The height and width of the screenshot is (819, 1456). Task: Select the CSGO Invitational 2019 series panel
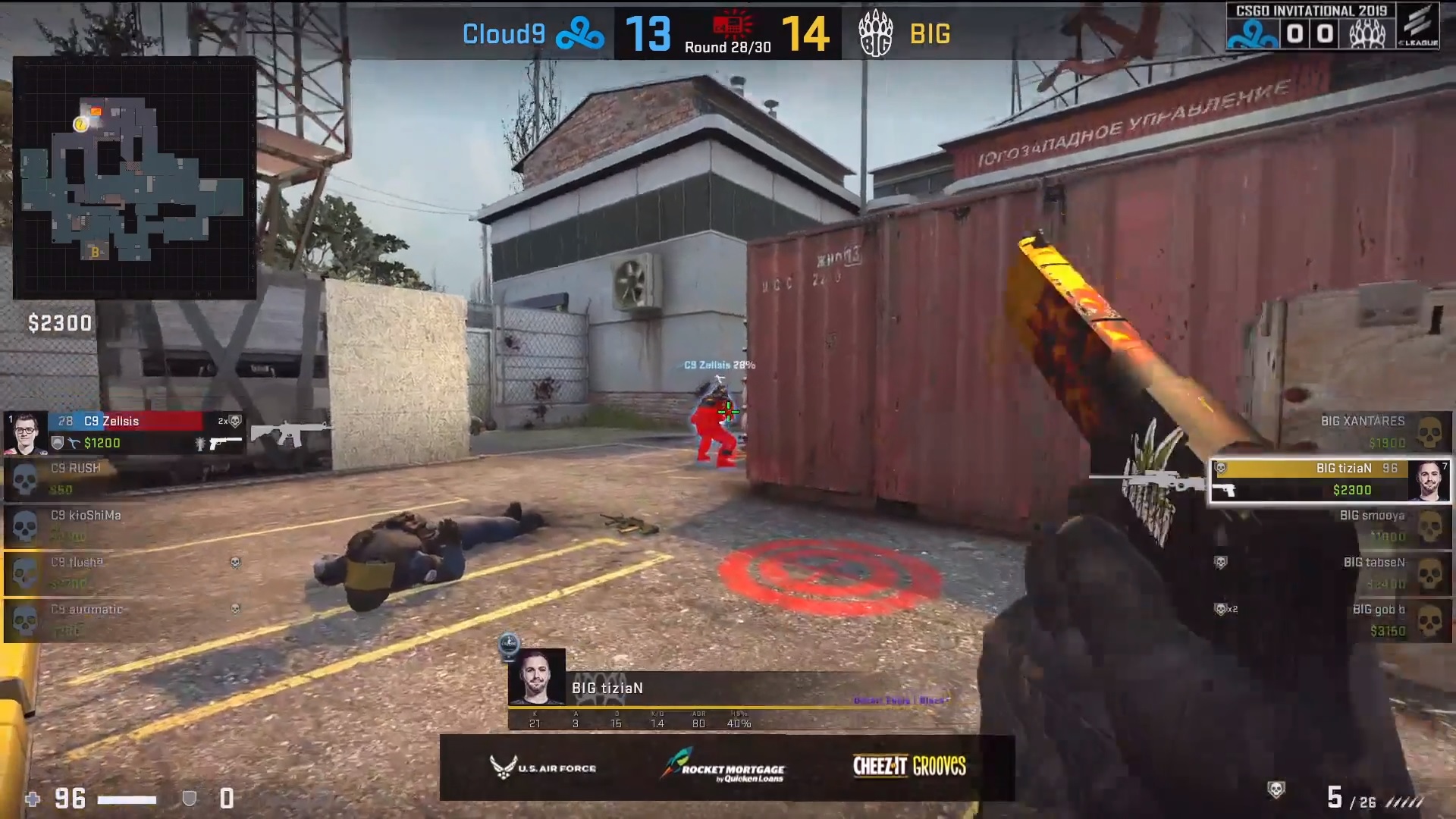pos(1311,27)
